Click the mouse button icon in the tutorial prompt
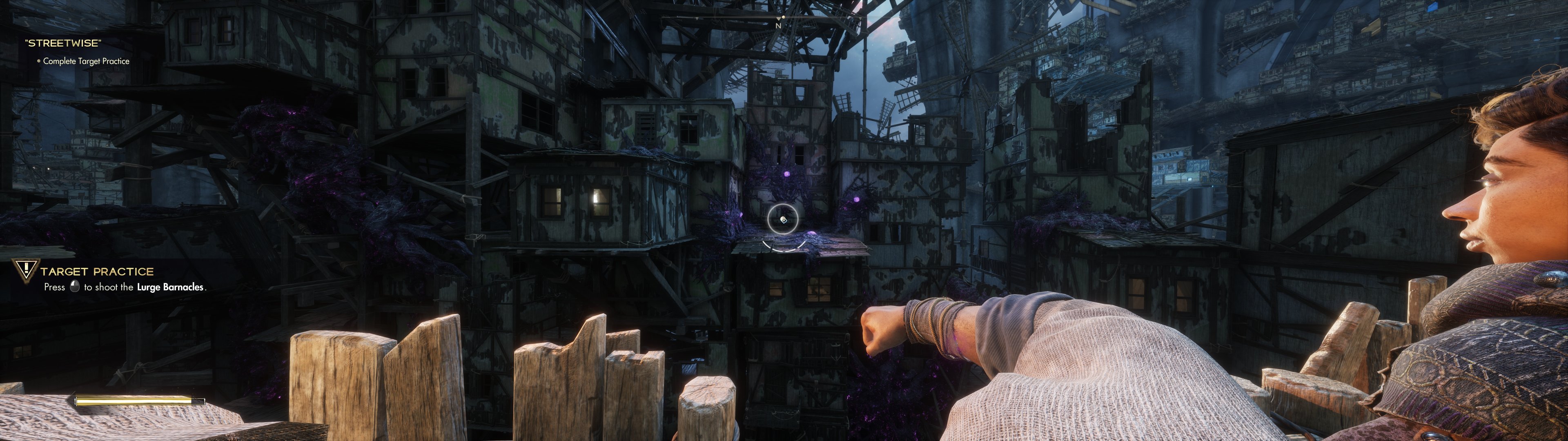 pos(75,287)
